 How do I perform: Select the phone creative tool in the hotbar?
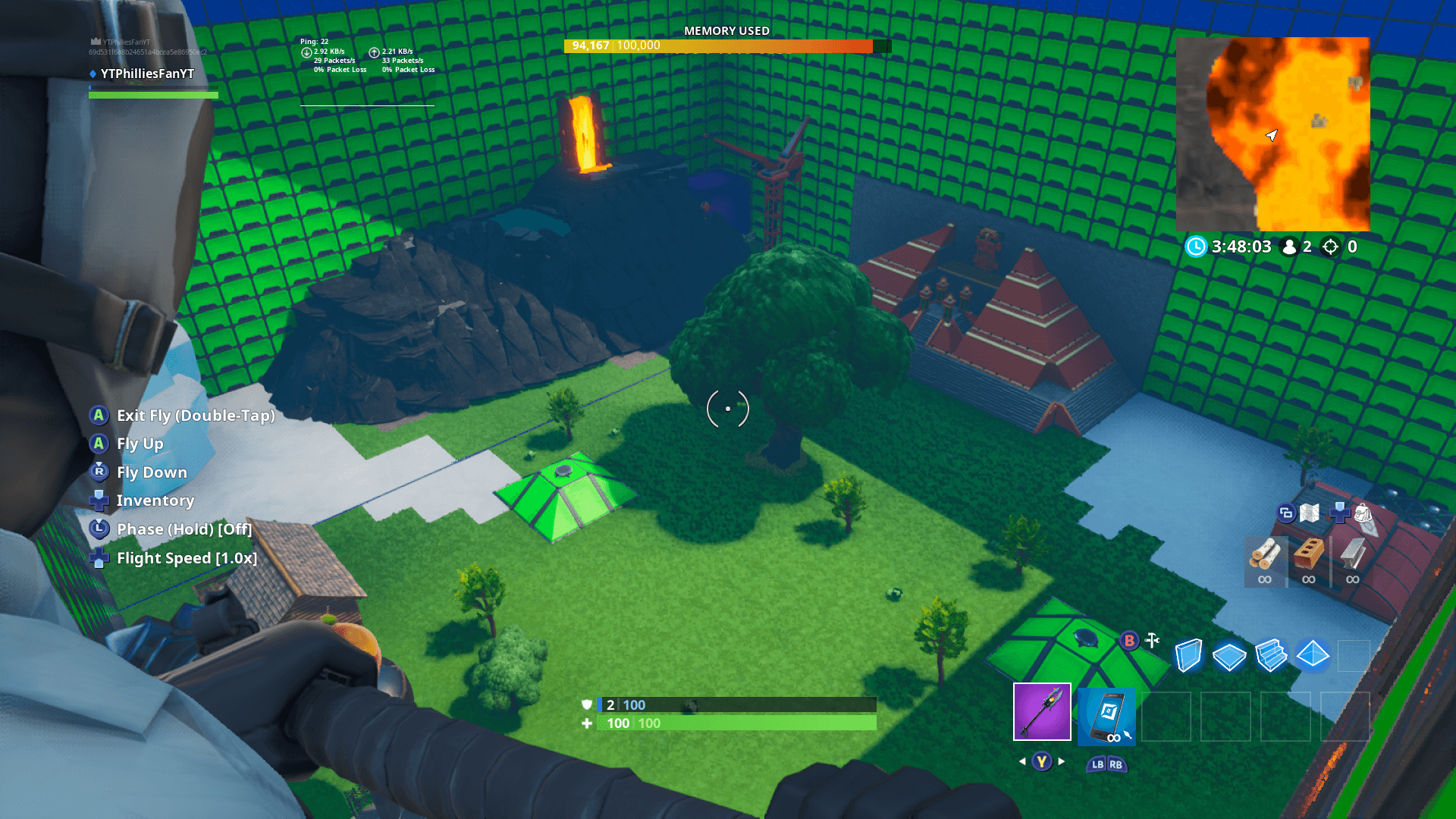(x=1106, y=715)
